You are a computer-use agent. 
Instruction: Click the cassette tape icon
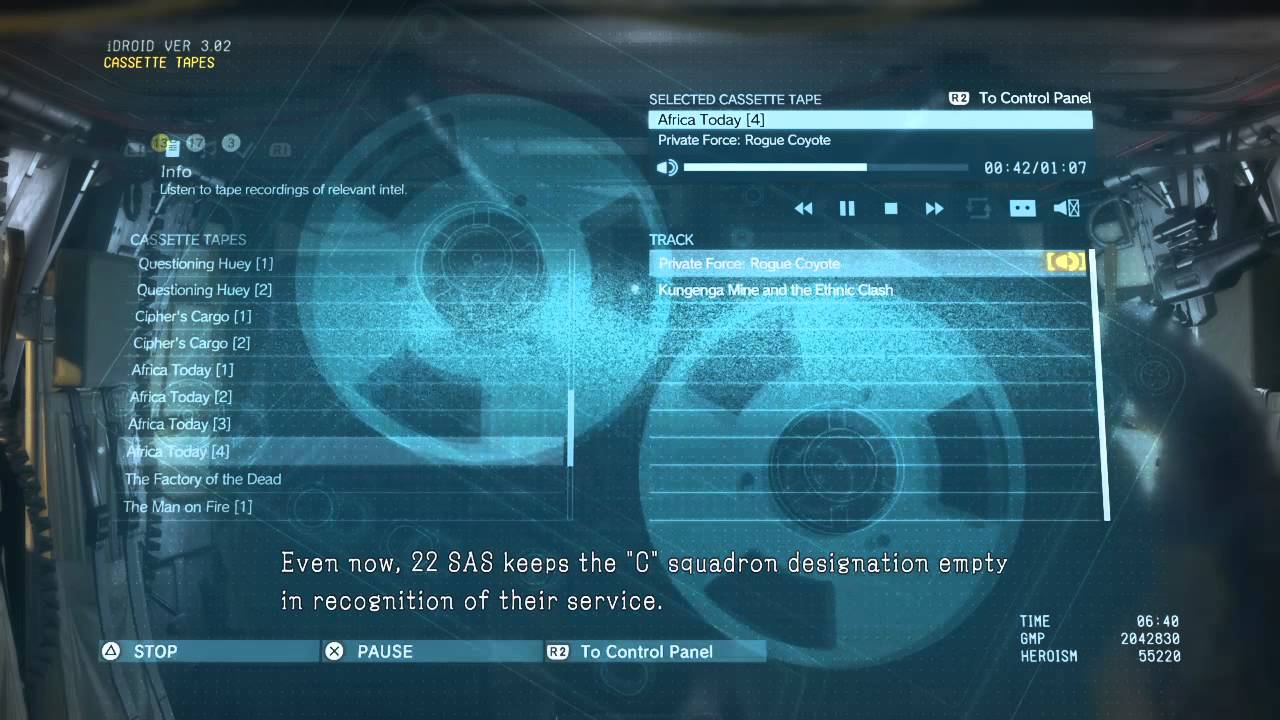coord(1022,208)
